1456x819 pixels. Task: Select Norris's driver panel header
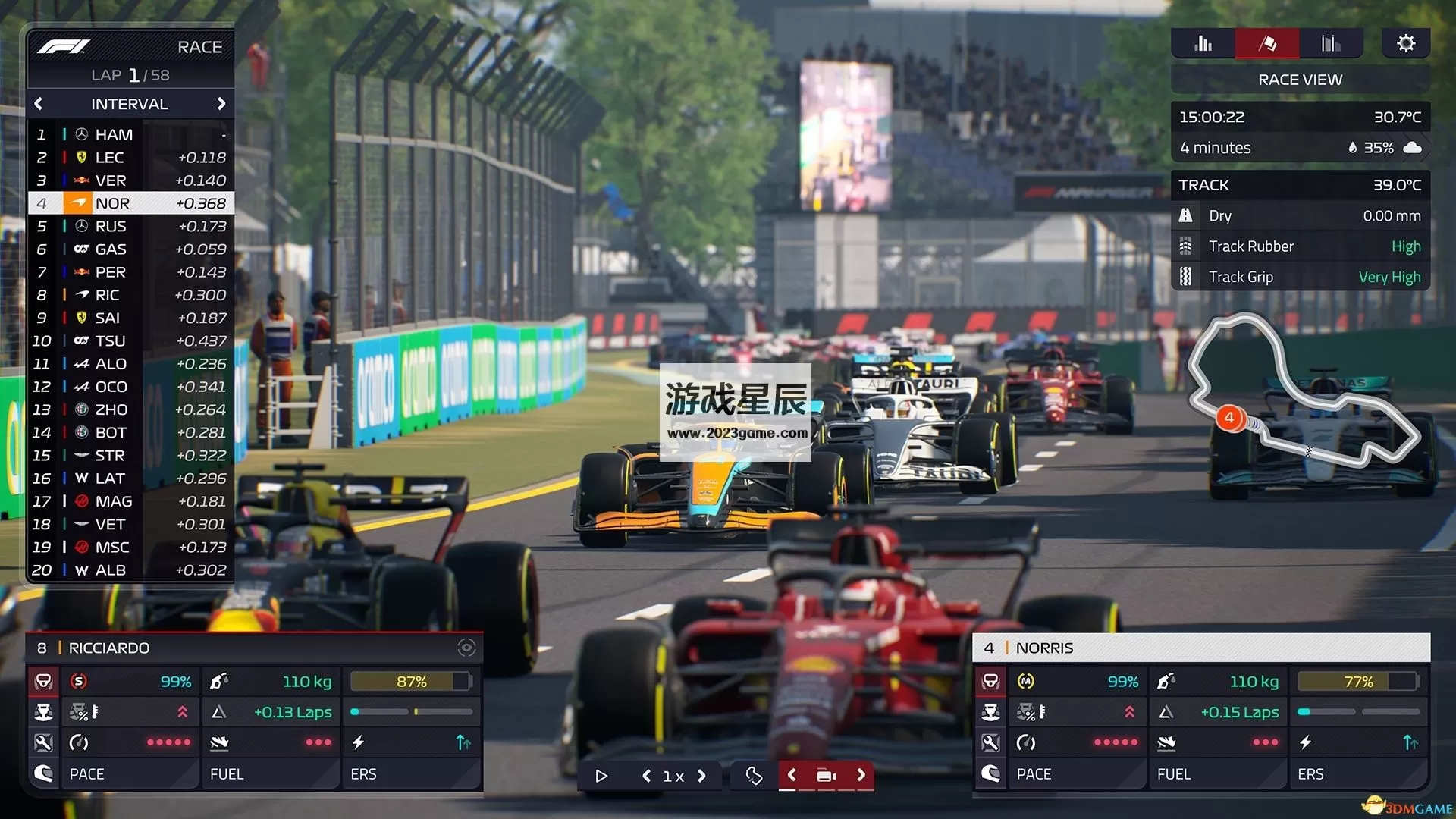click(1200, 648)
